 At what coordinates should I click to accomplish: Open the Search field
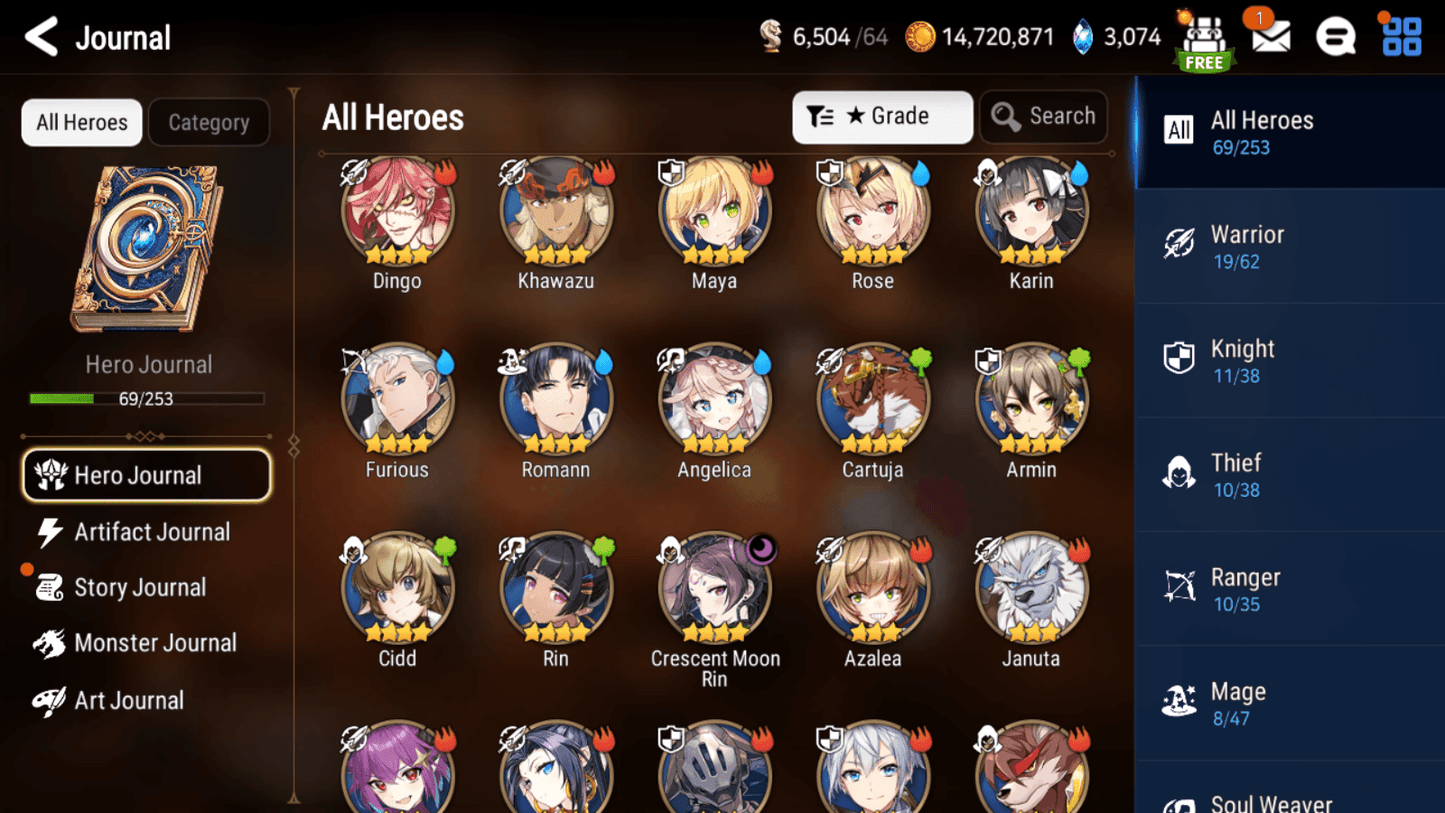click(1043, 116)
